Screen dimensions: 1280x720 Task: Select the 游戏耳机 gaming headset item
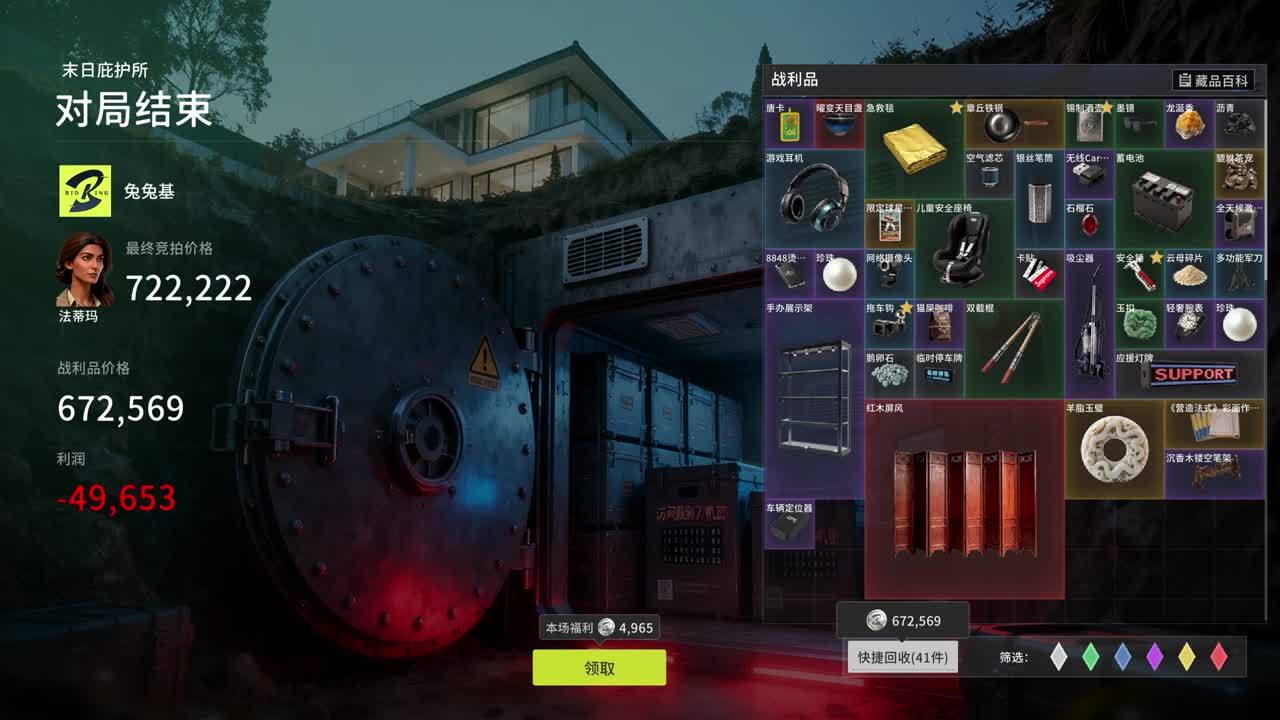(814, 197)
